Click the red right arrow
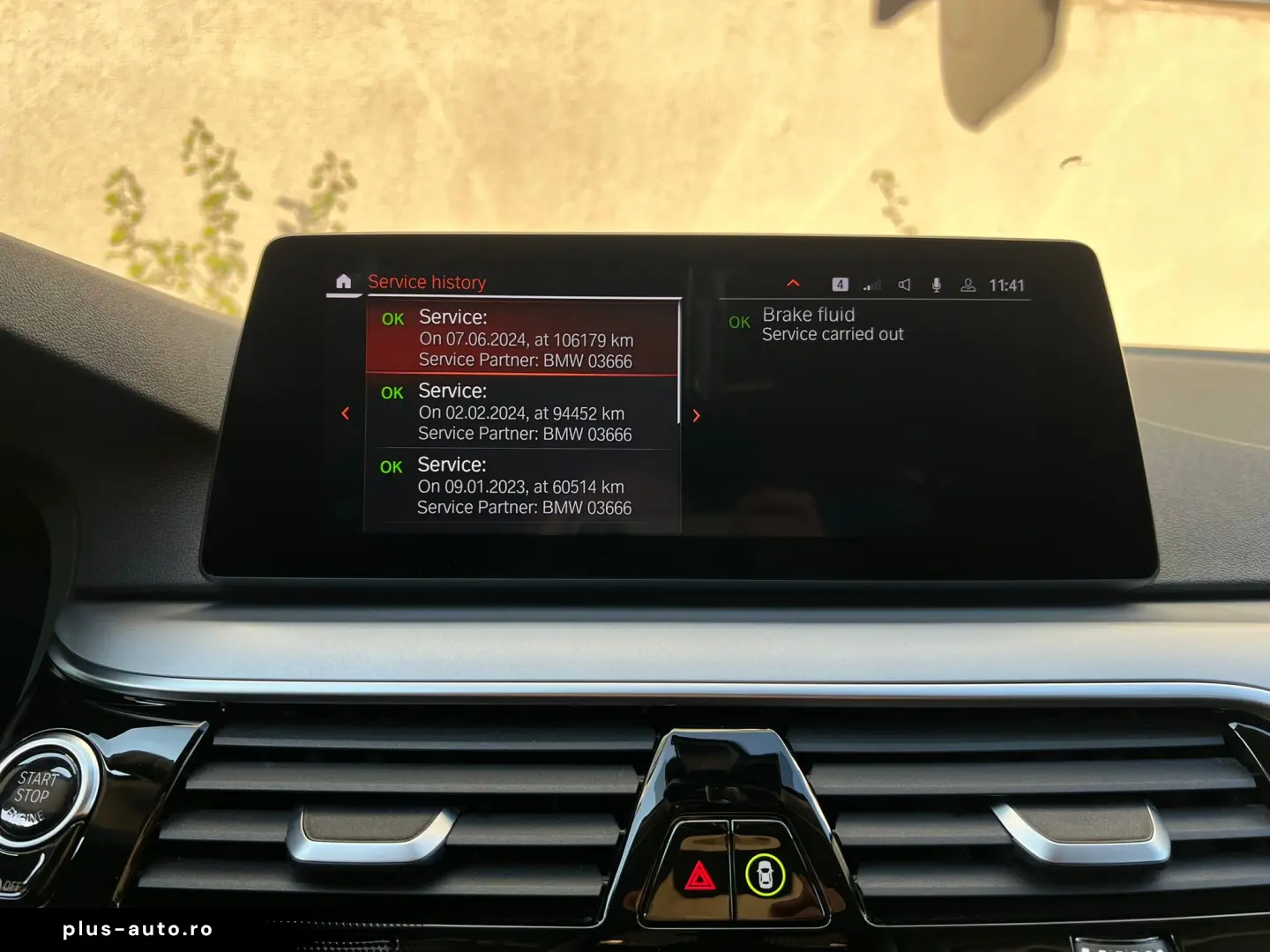Image resolution: width=1270 pixels, height=952 pixels. pyautogui.click(x=697, y=415)
